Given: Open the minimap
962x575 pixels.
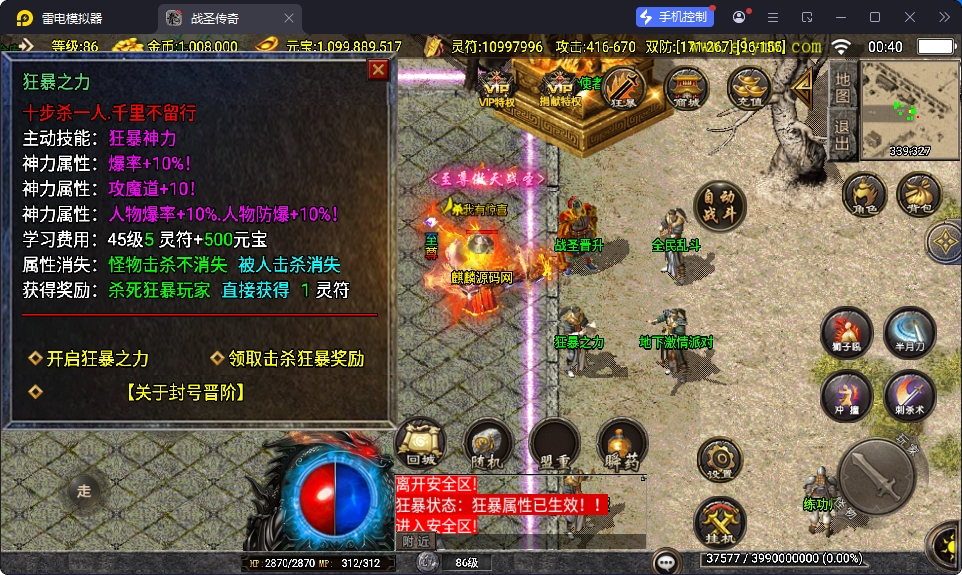Looking at the screenshot, I should pyautogui.click(x=909, y=108).
